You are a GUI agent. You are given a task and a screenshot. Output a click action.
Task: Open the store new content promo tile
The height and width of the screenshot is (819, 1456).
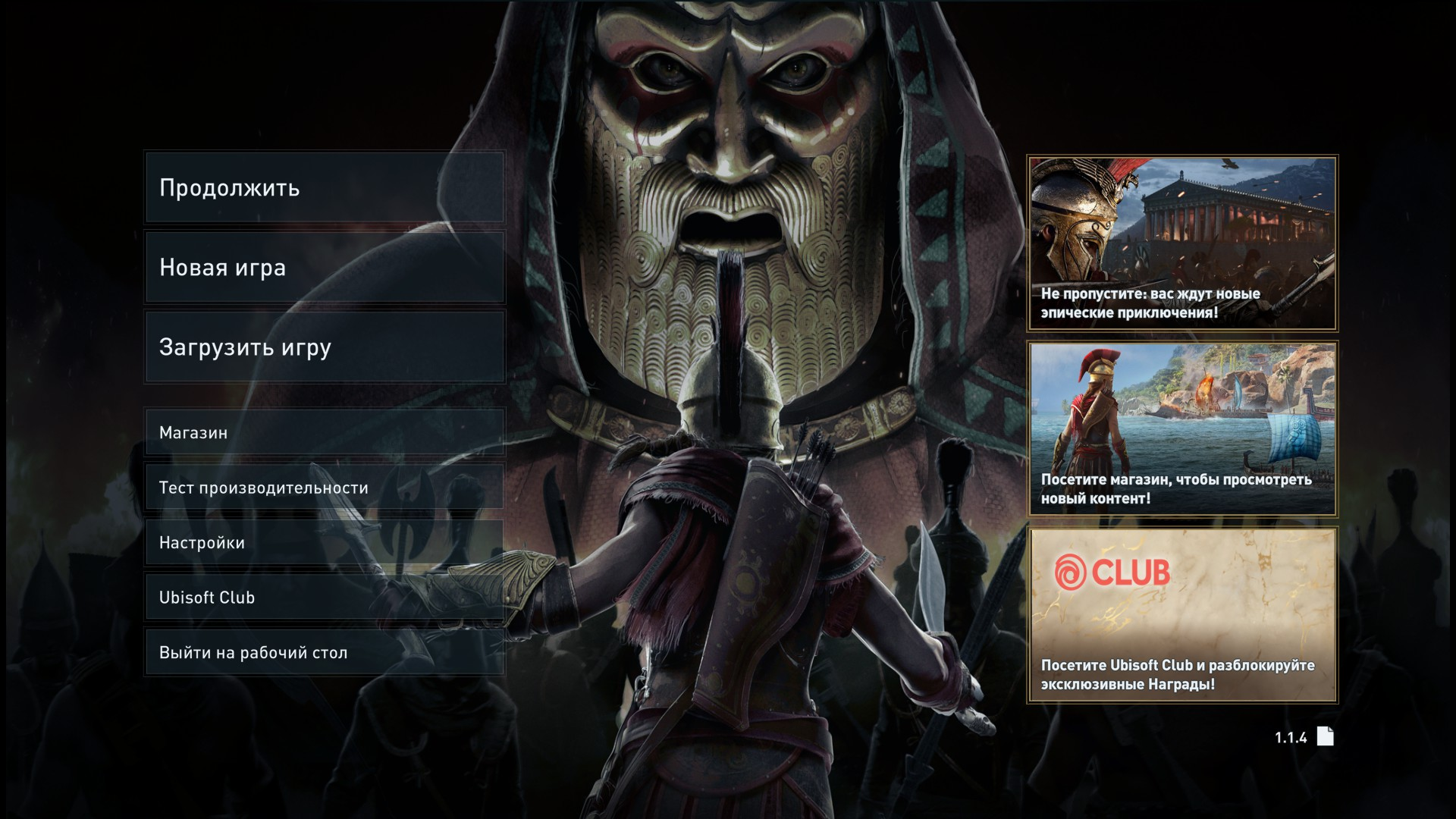pyautogui.click(x=1182, y=429)
